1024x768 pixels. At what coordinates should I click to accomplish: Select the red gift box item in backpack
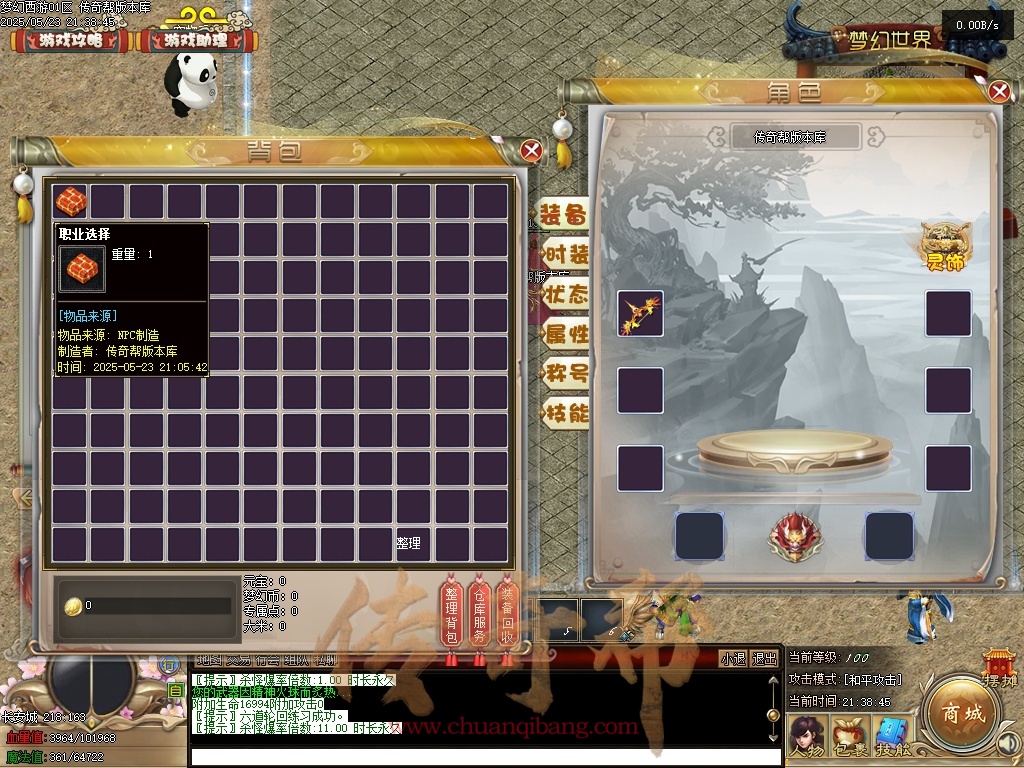71,201
